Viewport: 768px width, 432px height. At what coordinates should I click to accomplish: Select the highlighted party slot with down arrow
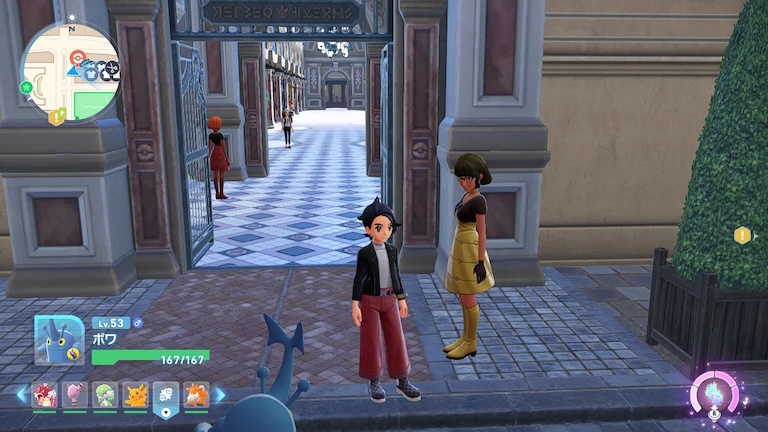coord(166,397)
